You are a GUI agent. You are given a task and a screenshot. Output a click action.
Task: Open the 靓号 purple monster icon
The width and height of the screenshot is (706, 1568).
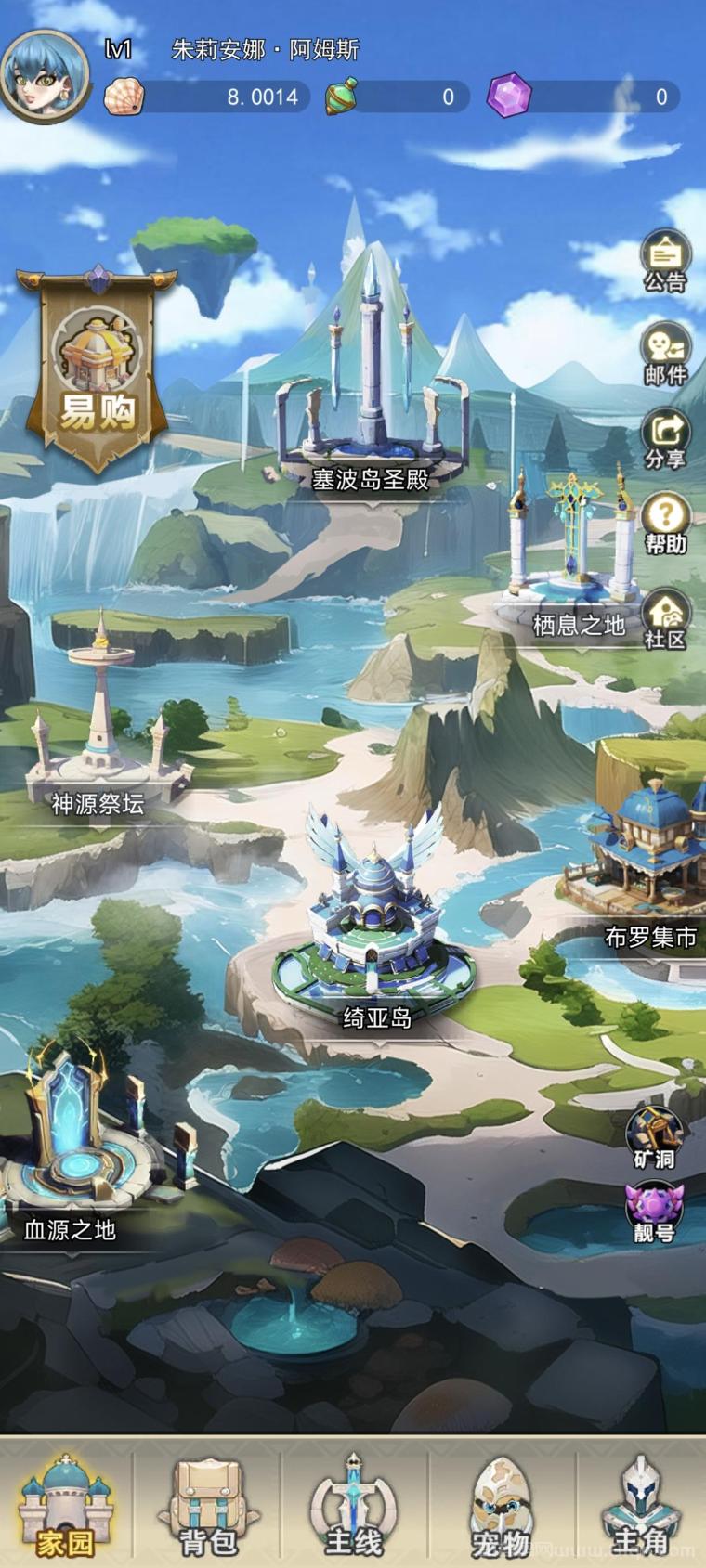[654, 1212]
